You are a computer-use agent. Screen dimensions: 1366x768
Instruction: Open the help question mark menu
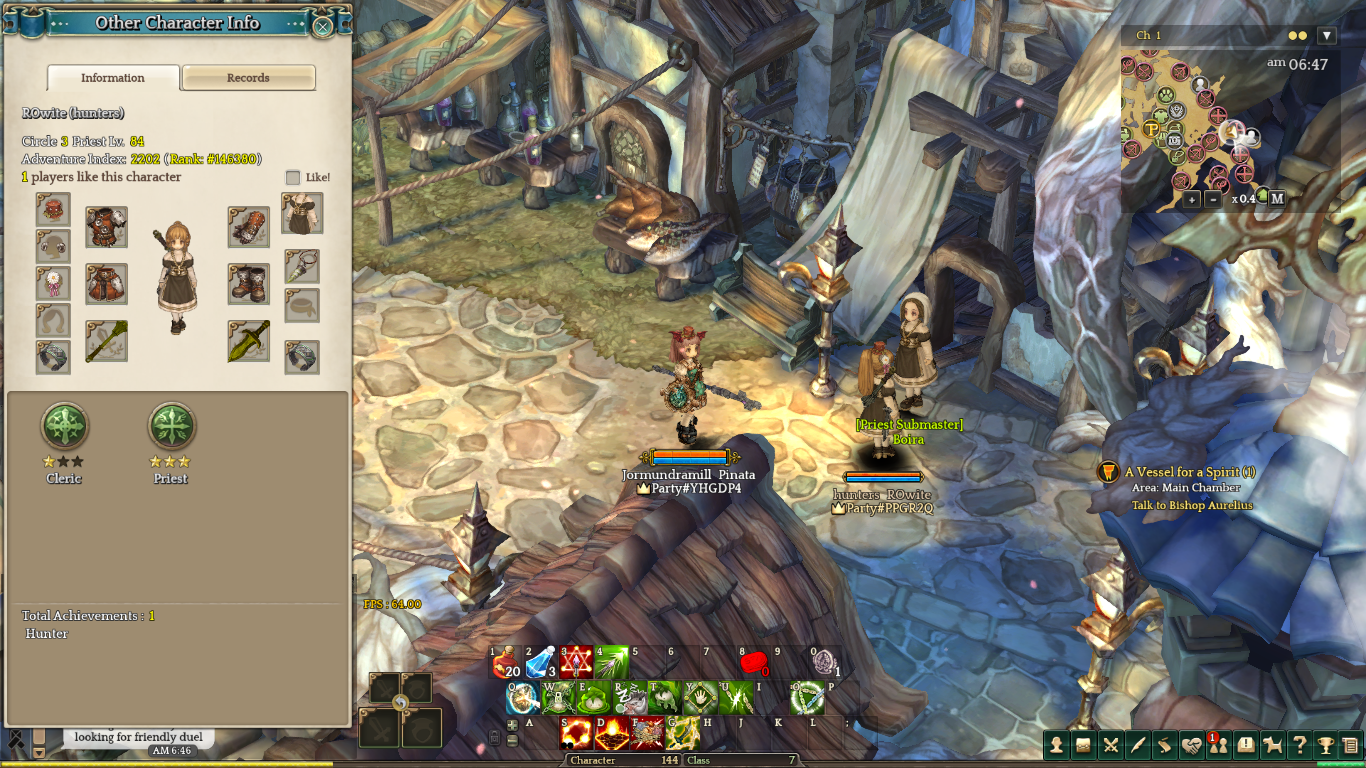click(1299, 745)
